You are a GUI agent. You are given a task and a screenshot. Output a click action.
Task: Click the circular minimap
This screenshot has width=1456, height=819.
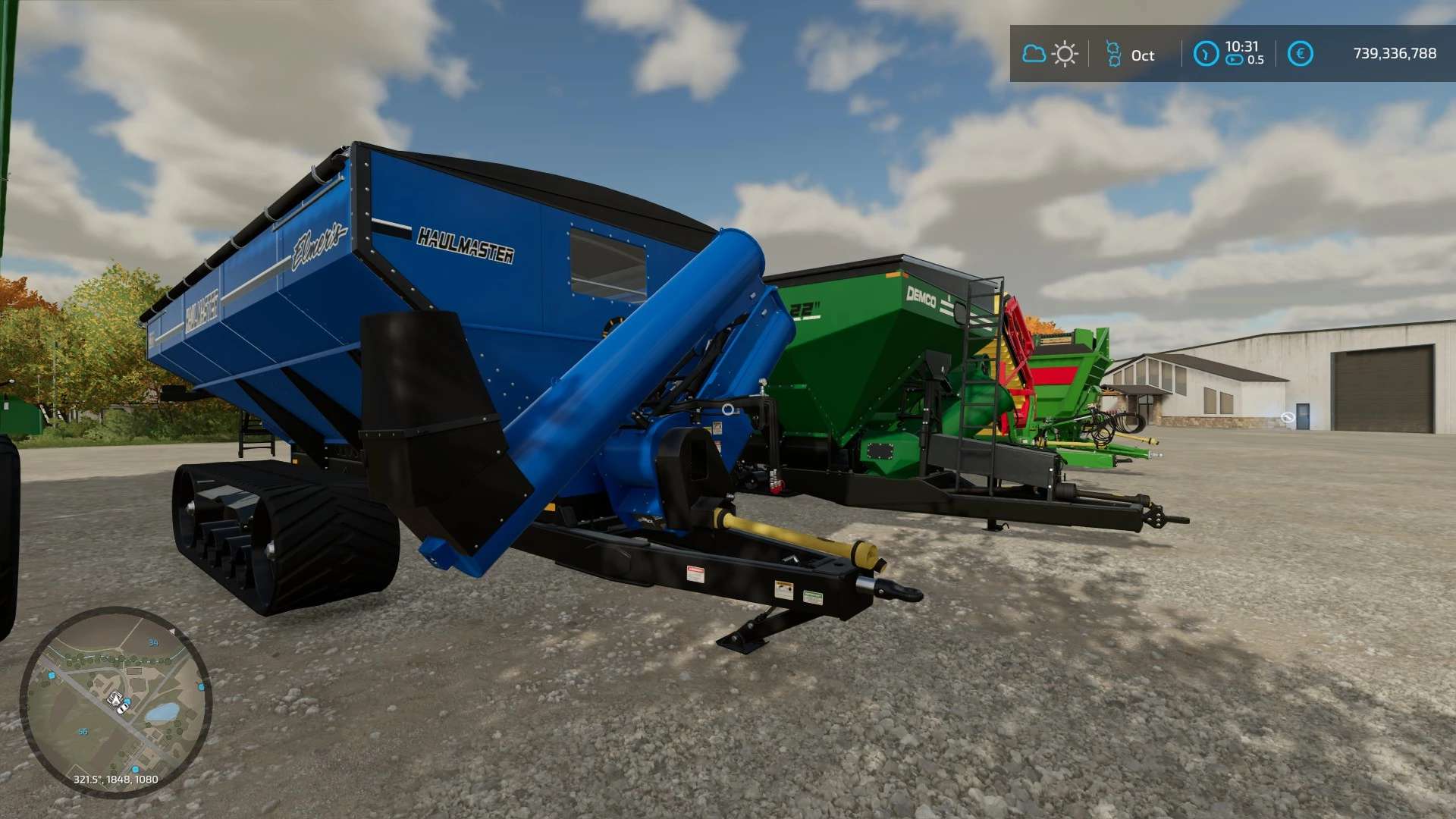click(115, 701)
